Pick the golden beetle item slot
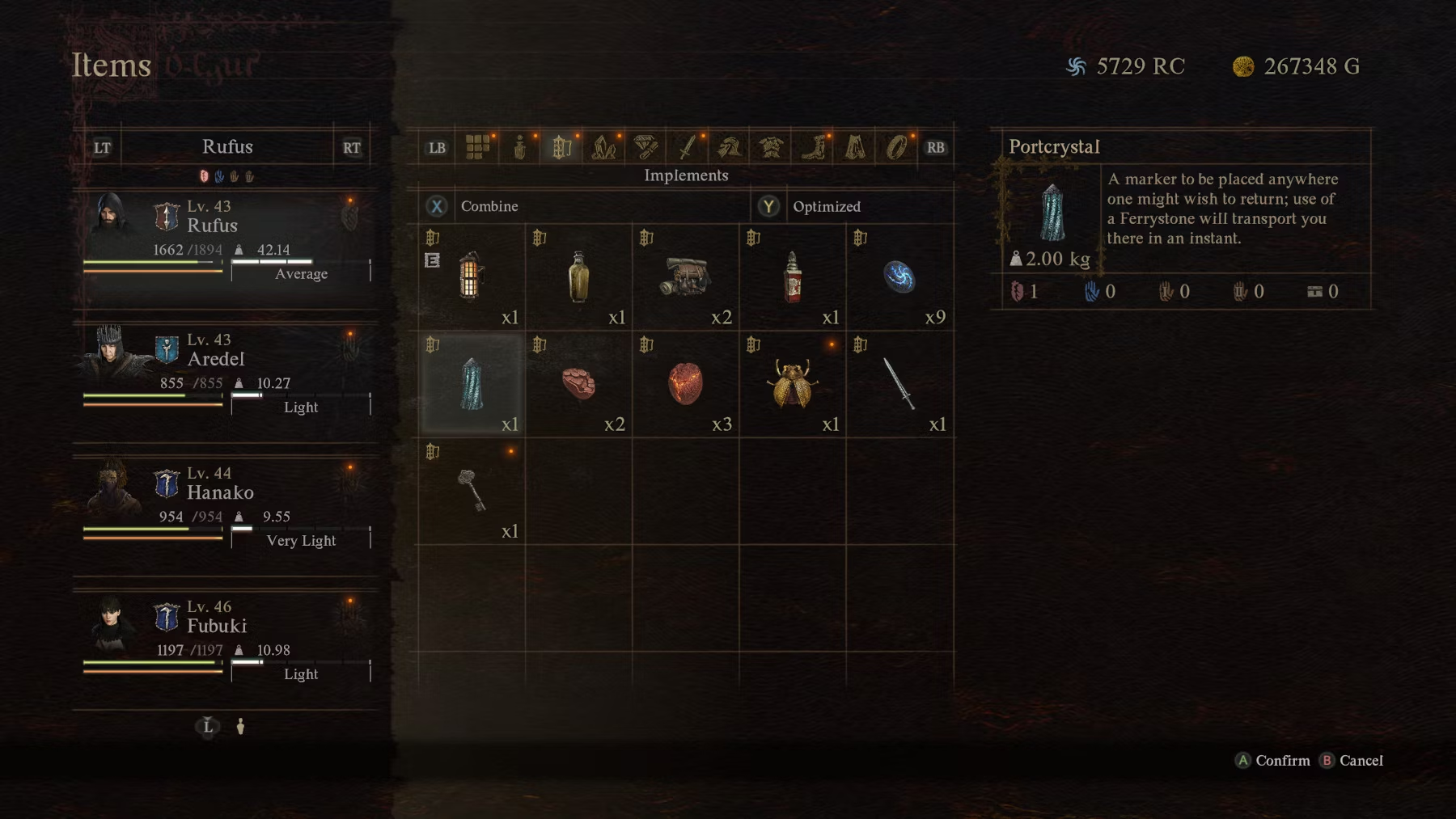Viewport: 1456px width, 819px height. point(792,384)
